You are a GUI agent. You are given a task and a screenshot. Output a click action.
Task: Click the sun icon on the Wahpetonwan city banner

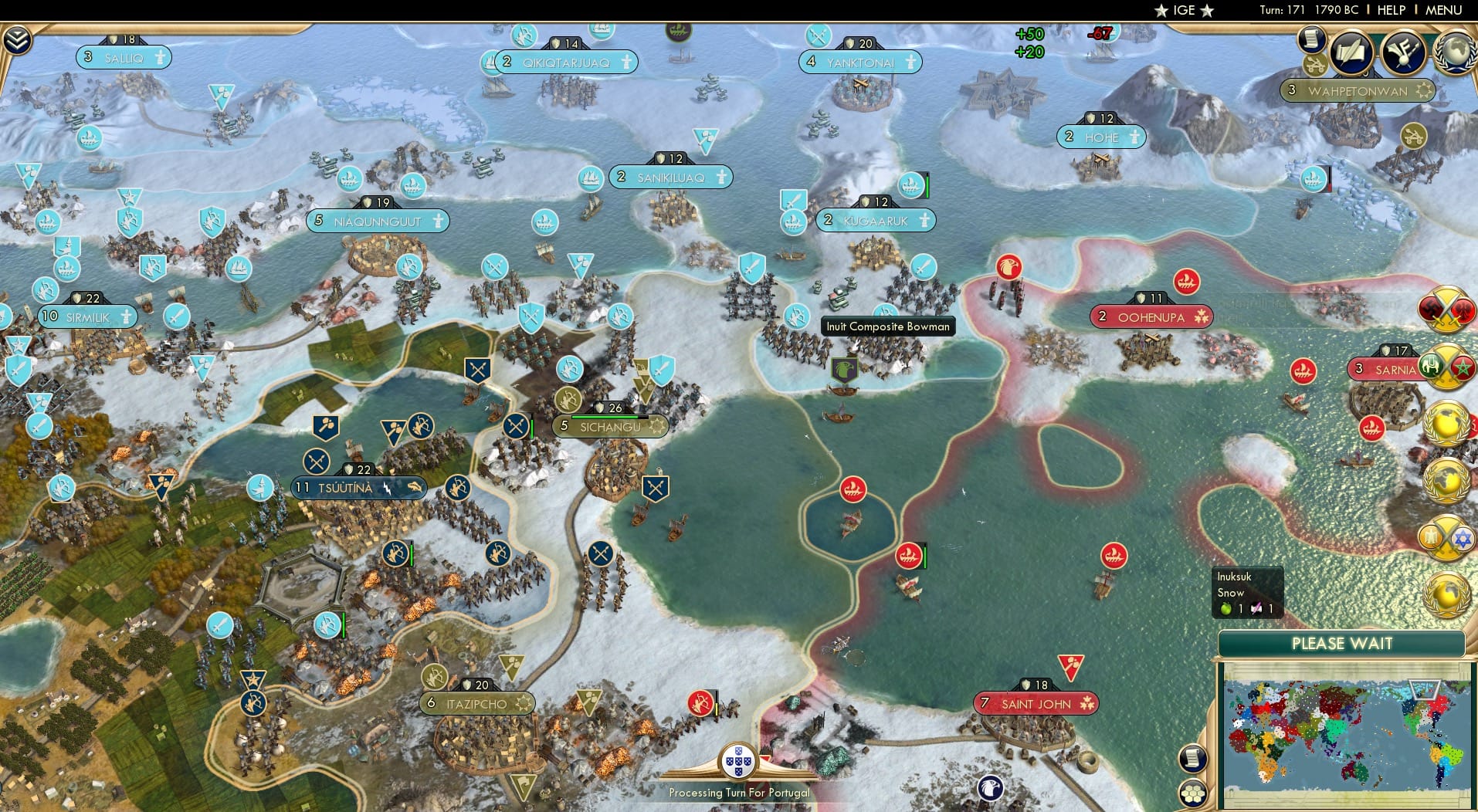[1425, 90]
